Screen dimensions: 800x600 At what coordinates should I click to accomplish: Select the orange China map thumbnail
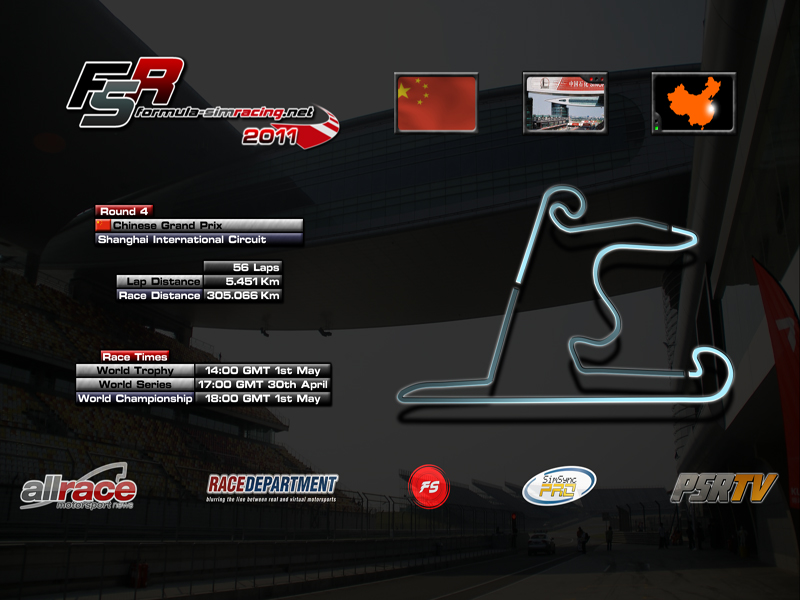(693, 103)
